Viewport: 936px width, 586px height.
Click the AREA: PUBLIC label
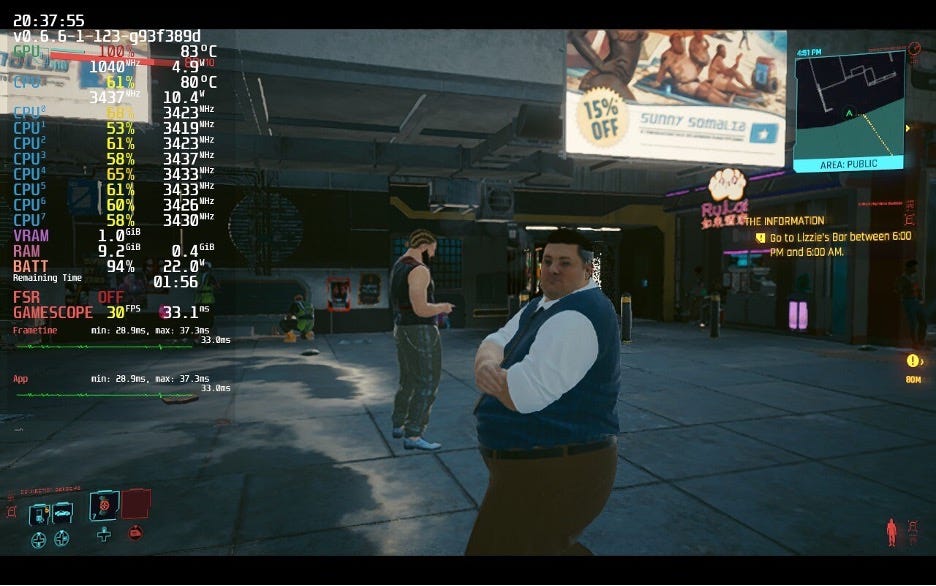848,163
